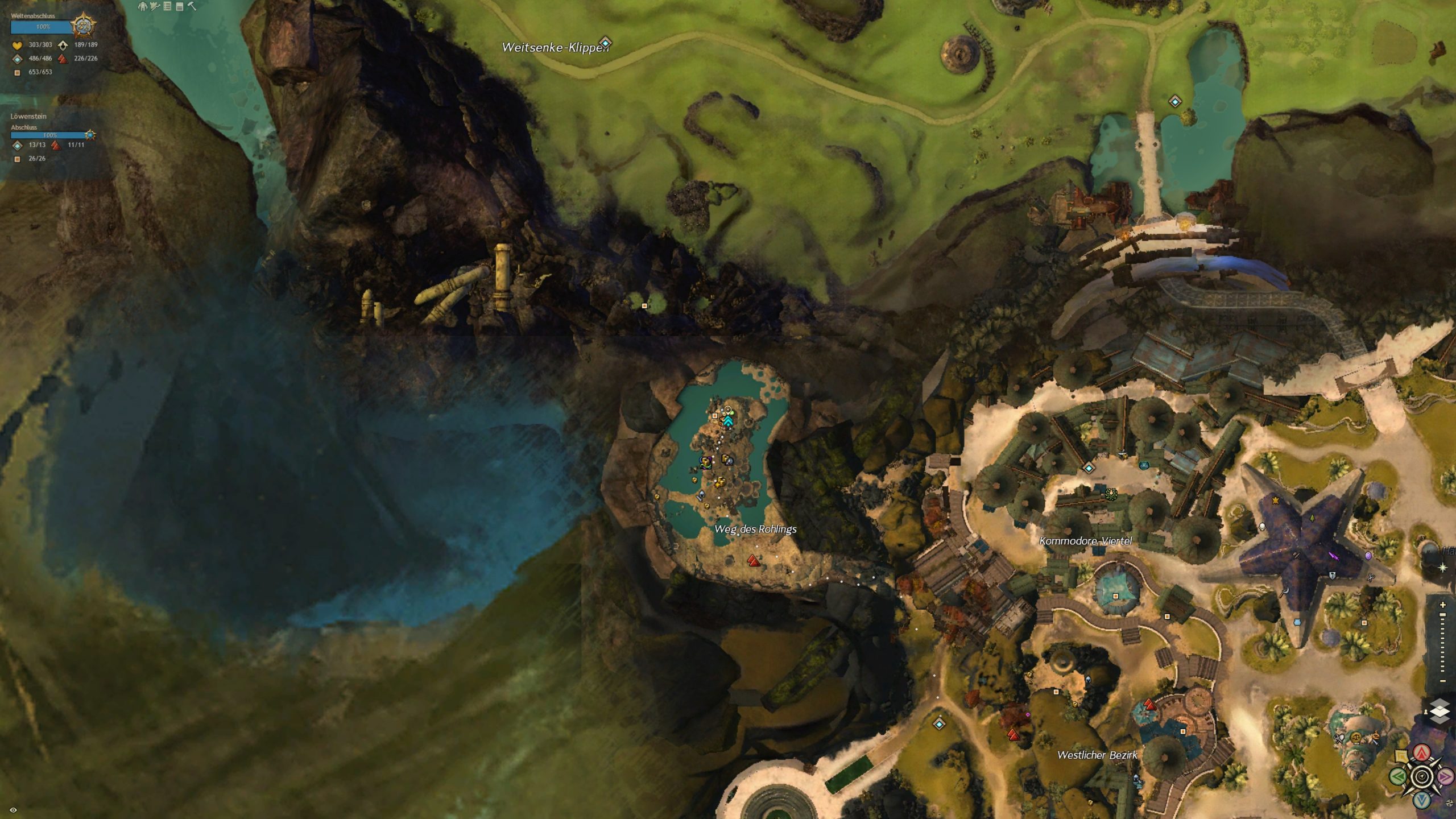Click the red up-arrow marker button
Viewport: 1456px width, 819px height.
coord(1422,754)
